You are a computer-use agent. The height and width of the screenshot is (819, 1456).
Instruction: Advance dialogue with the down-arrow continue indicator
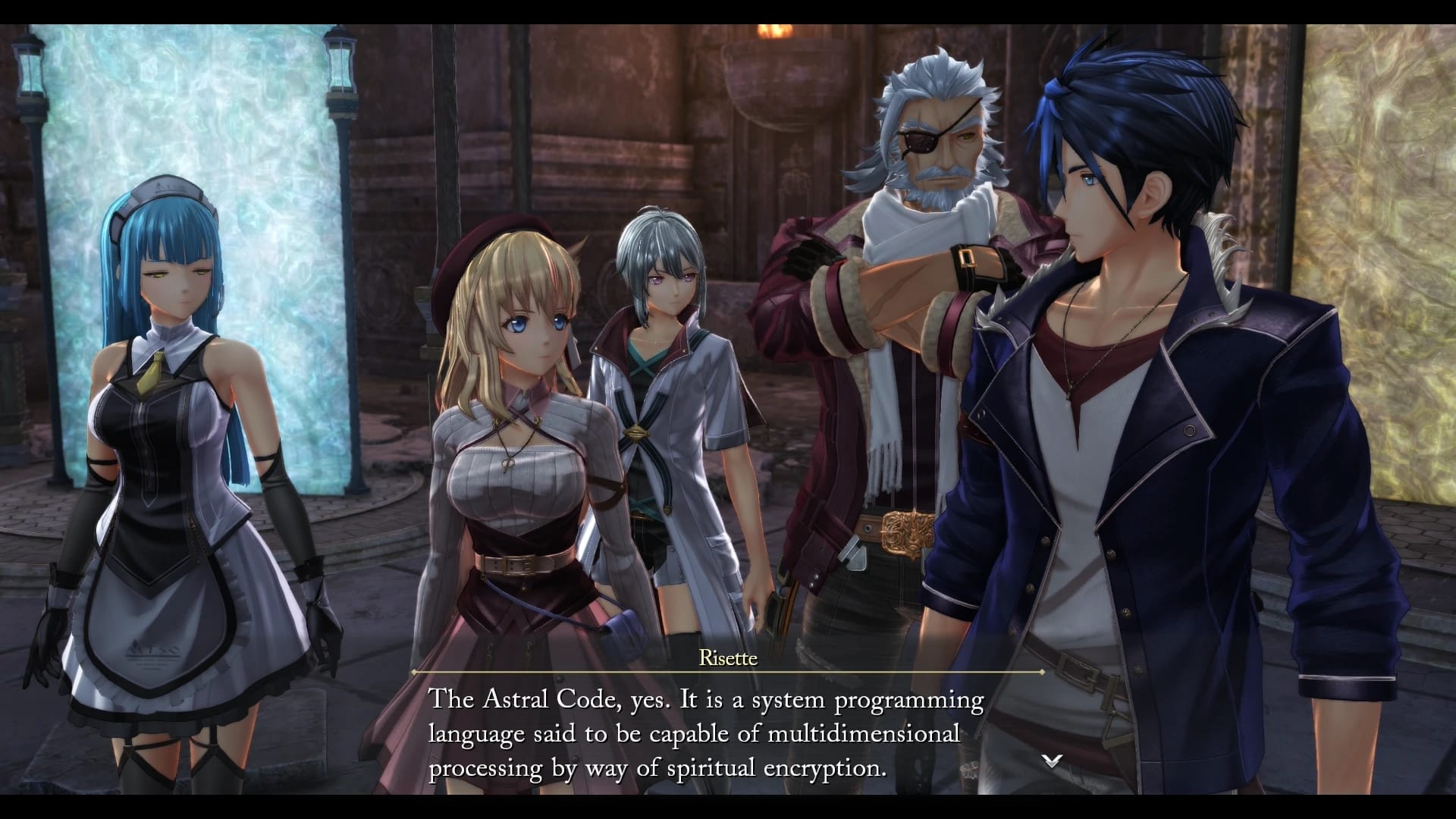[x=1051, y=761]
